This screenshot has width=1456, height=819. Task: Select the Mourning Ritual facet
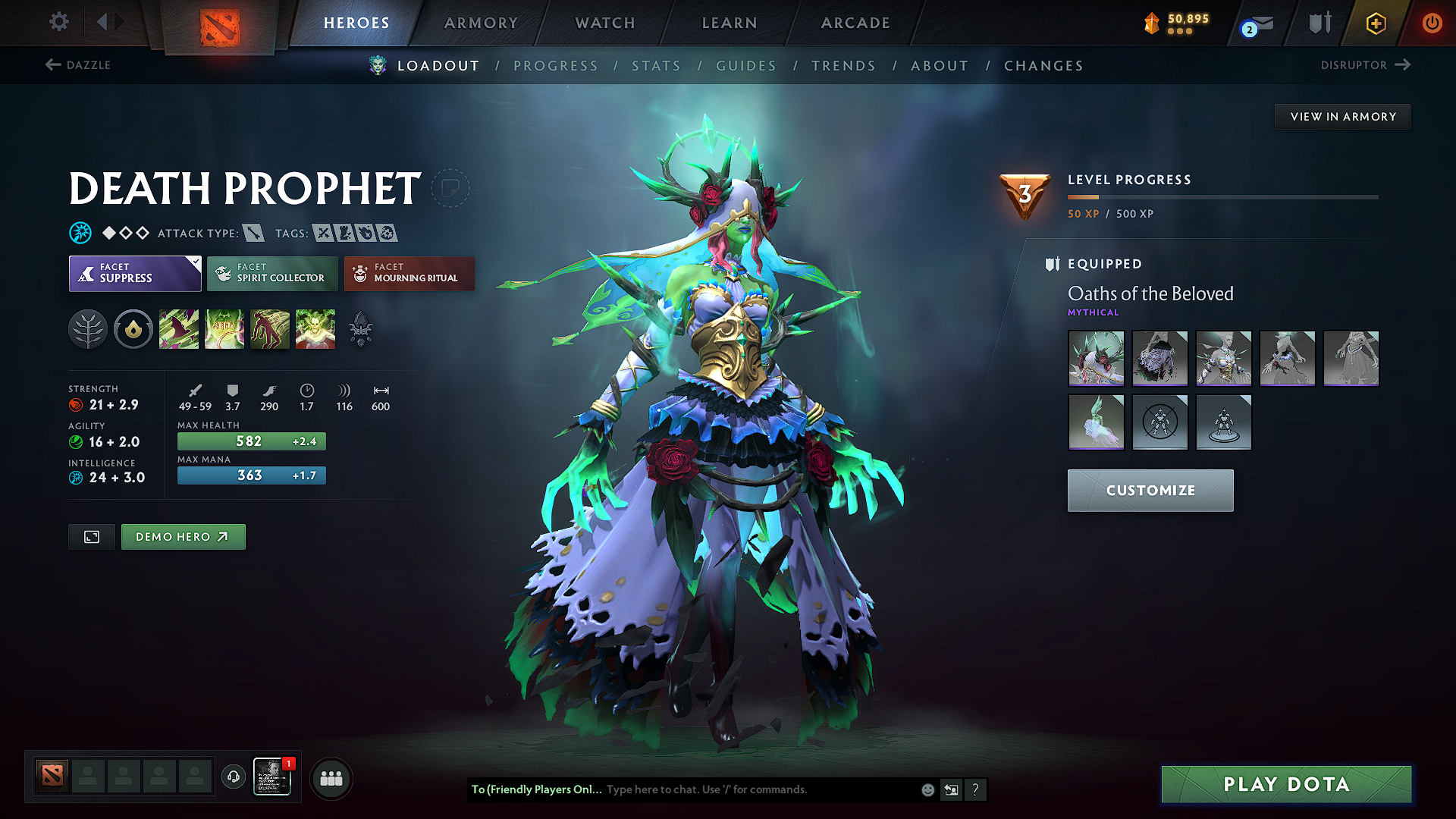[409, 273]
